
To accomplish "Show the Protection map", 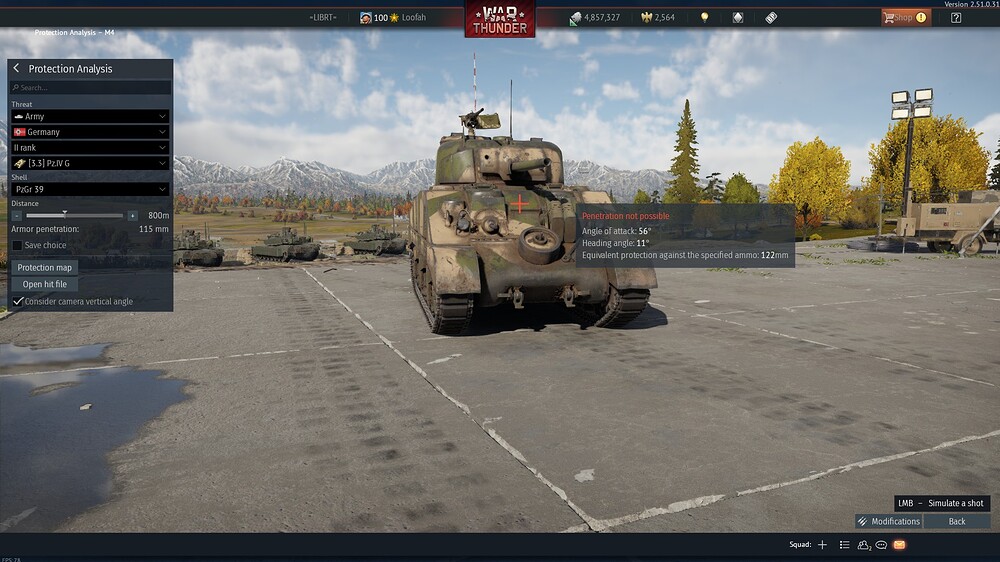I will (x=46, y=267).
